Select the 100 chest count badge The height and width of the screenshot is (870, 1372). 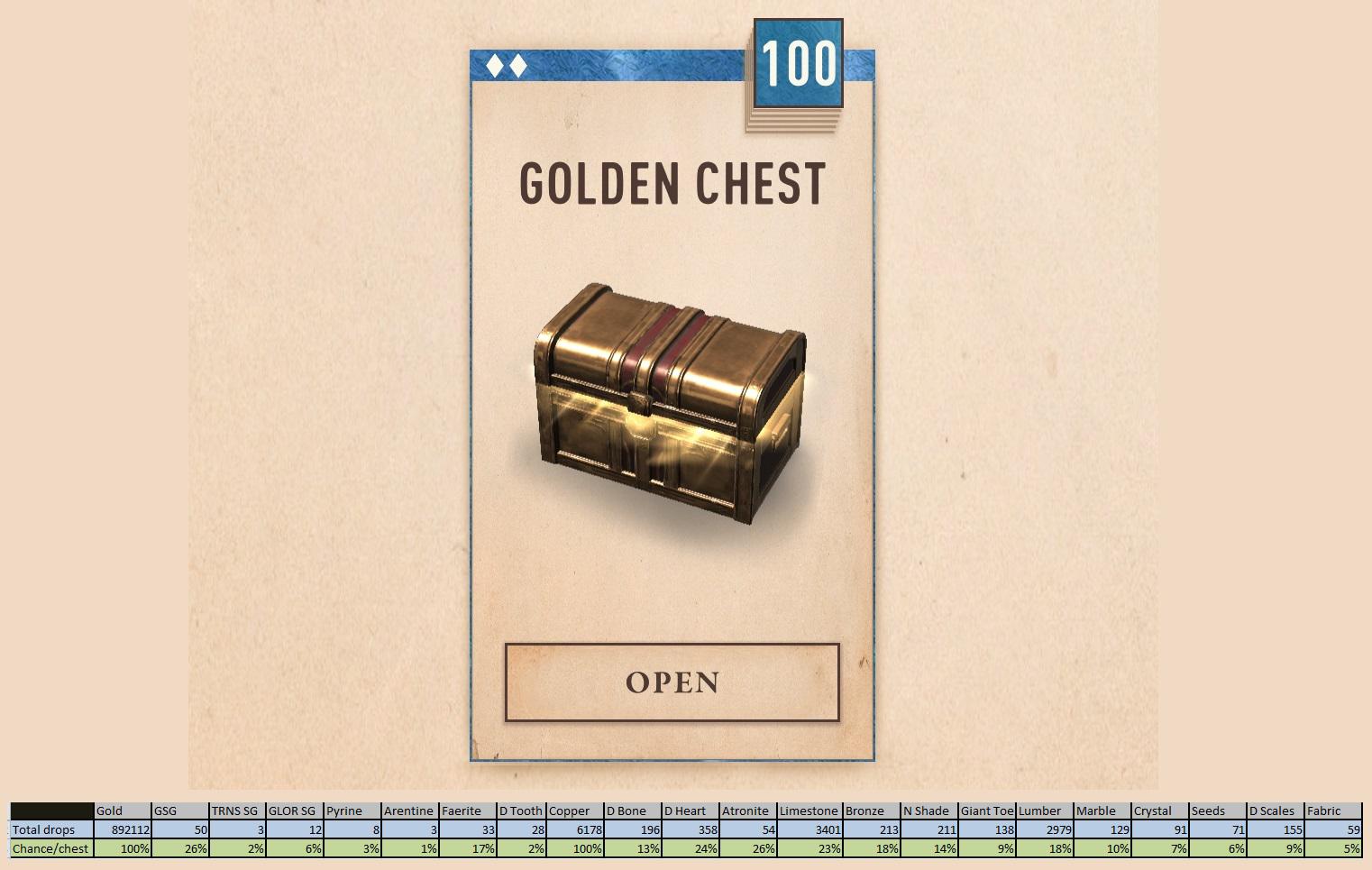797,61
